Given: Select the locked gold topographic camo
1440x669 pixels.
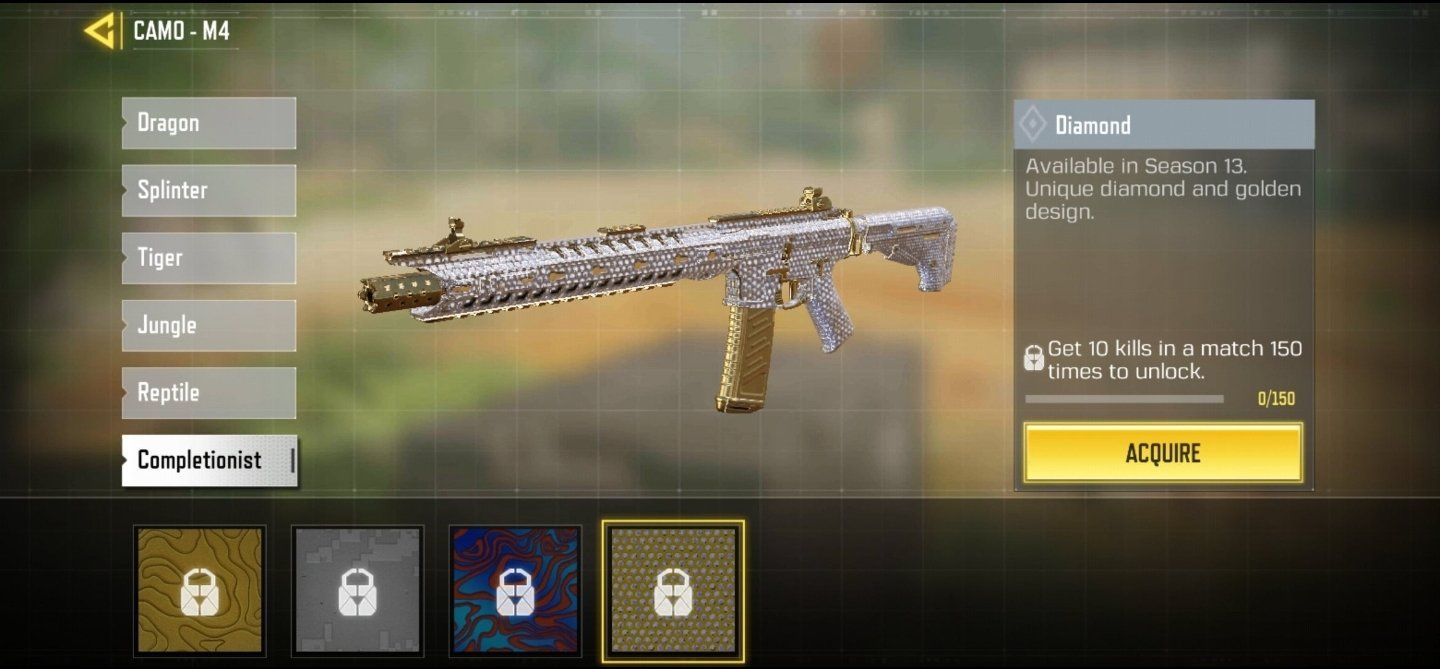Looking at the screenshot, I should pyautogui.click(x=200, y=591).
